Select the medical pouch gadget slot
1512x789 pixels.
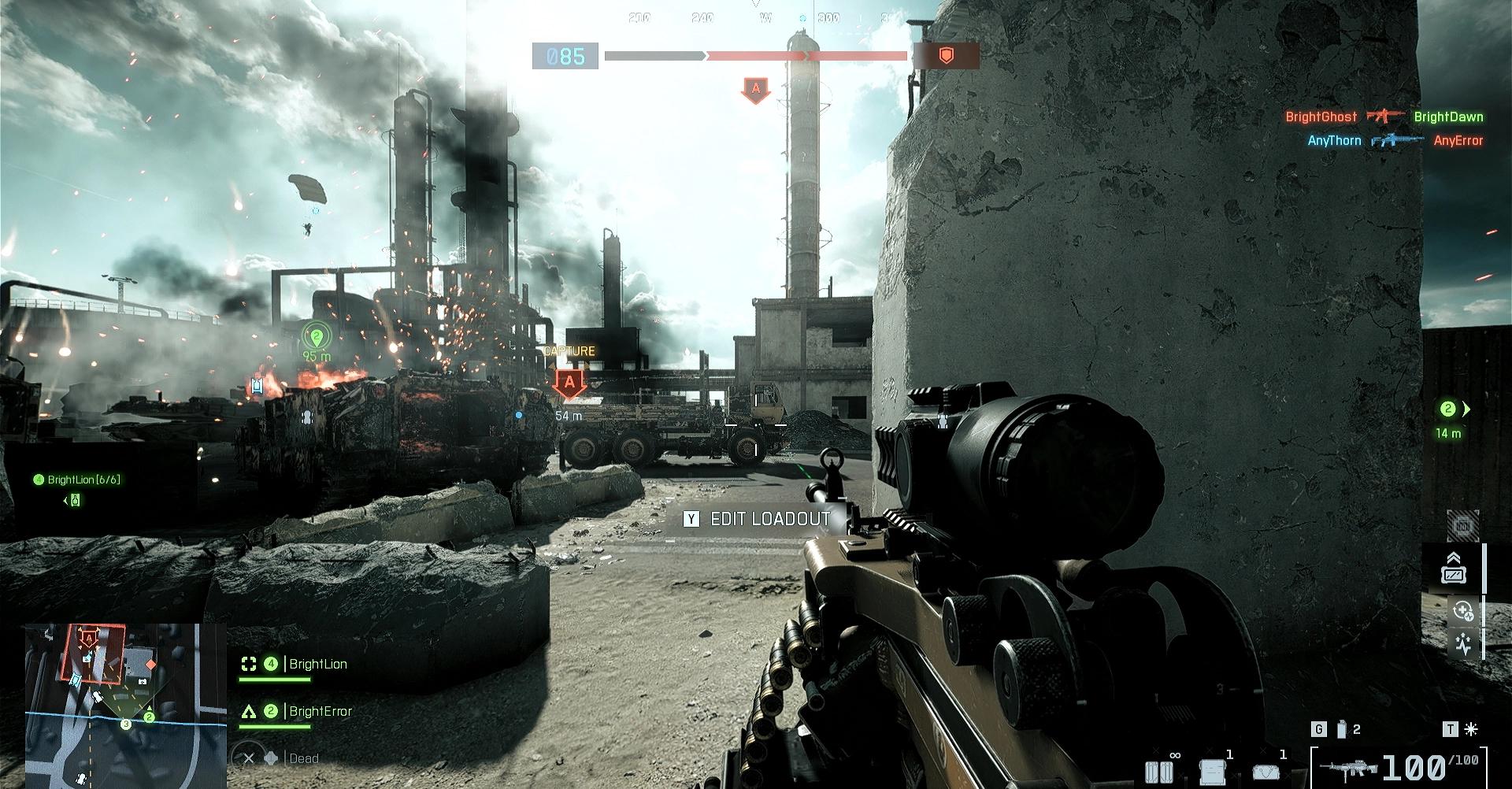1266,770
